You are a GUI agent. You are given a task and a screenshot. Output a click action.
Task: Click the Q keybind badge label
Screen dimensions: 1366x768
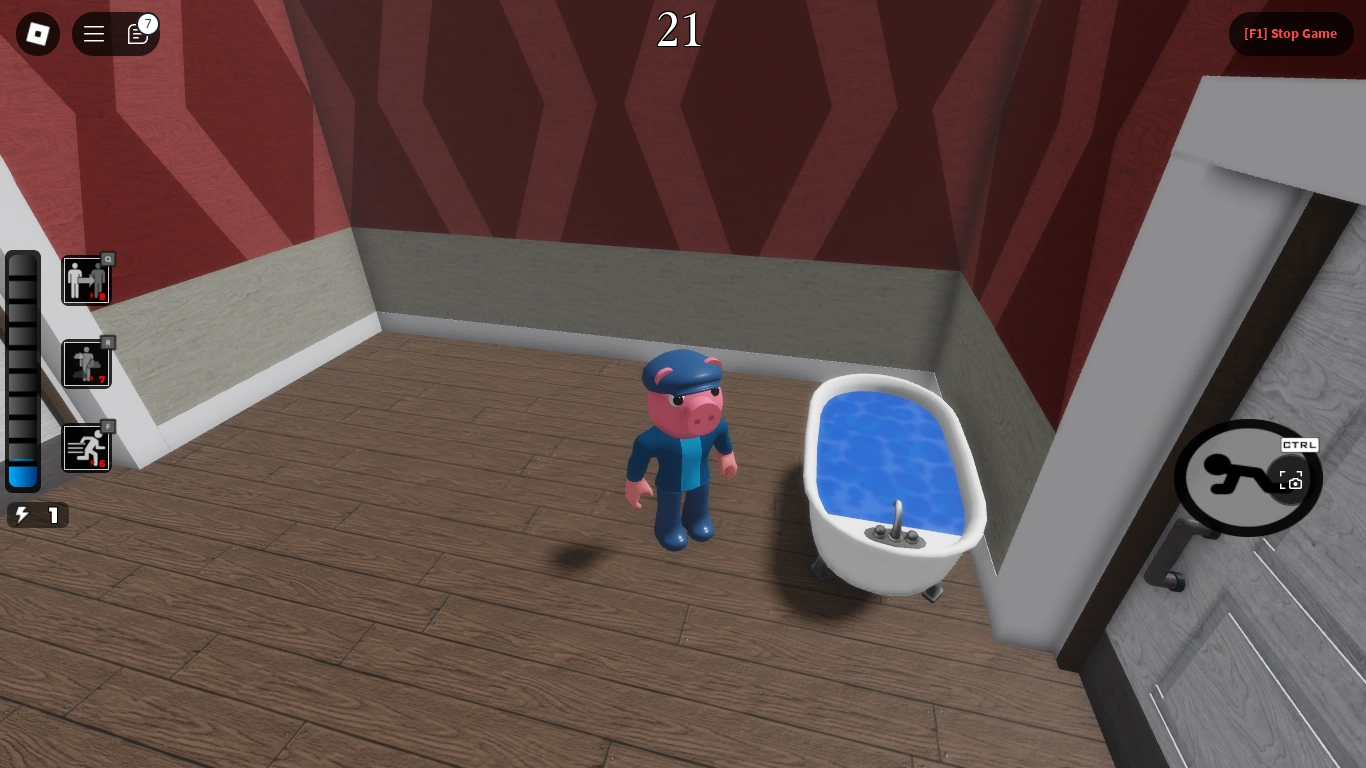(x=108, y=258)
